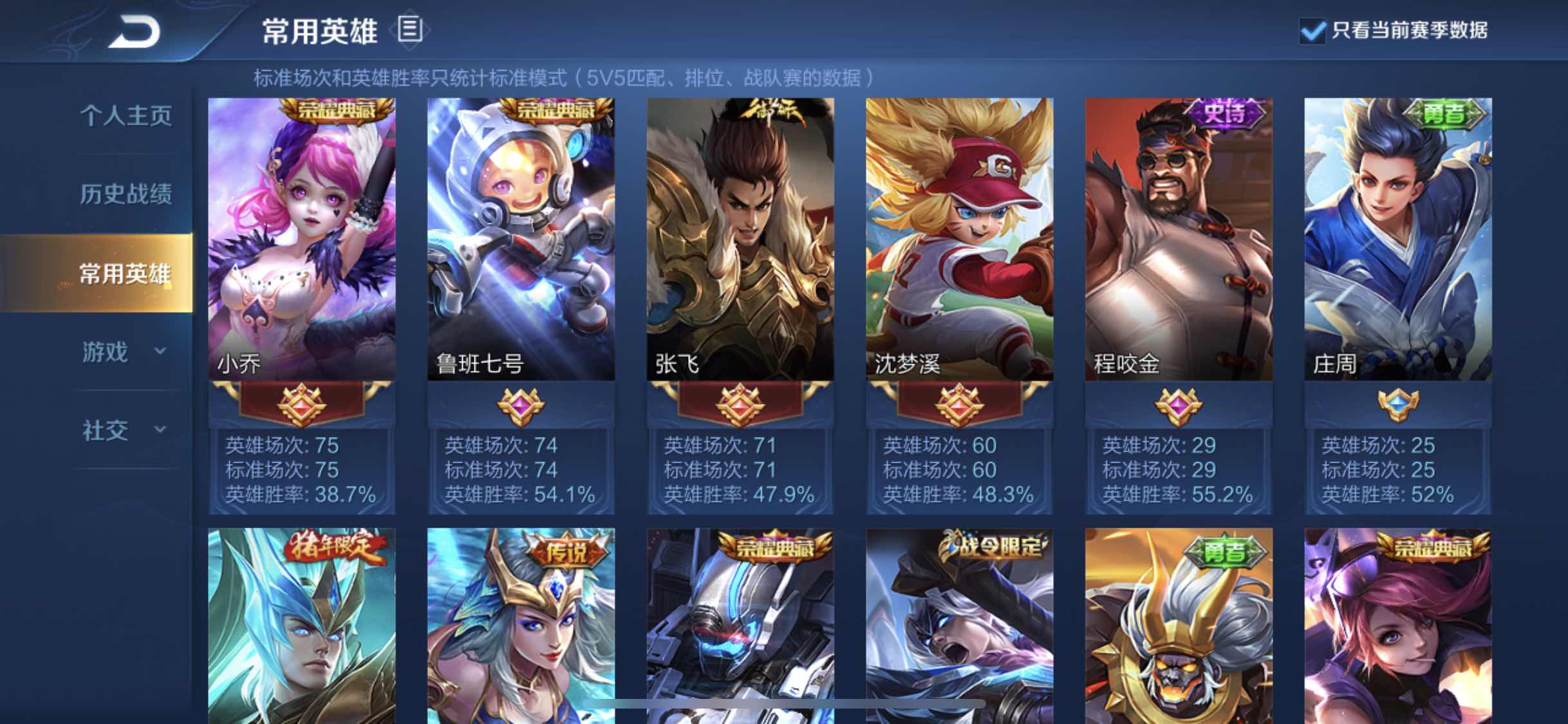
Task: Open the 历史战绩 section
Action: tap(126, 194)
